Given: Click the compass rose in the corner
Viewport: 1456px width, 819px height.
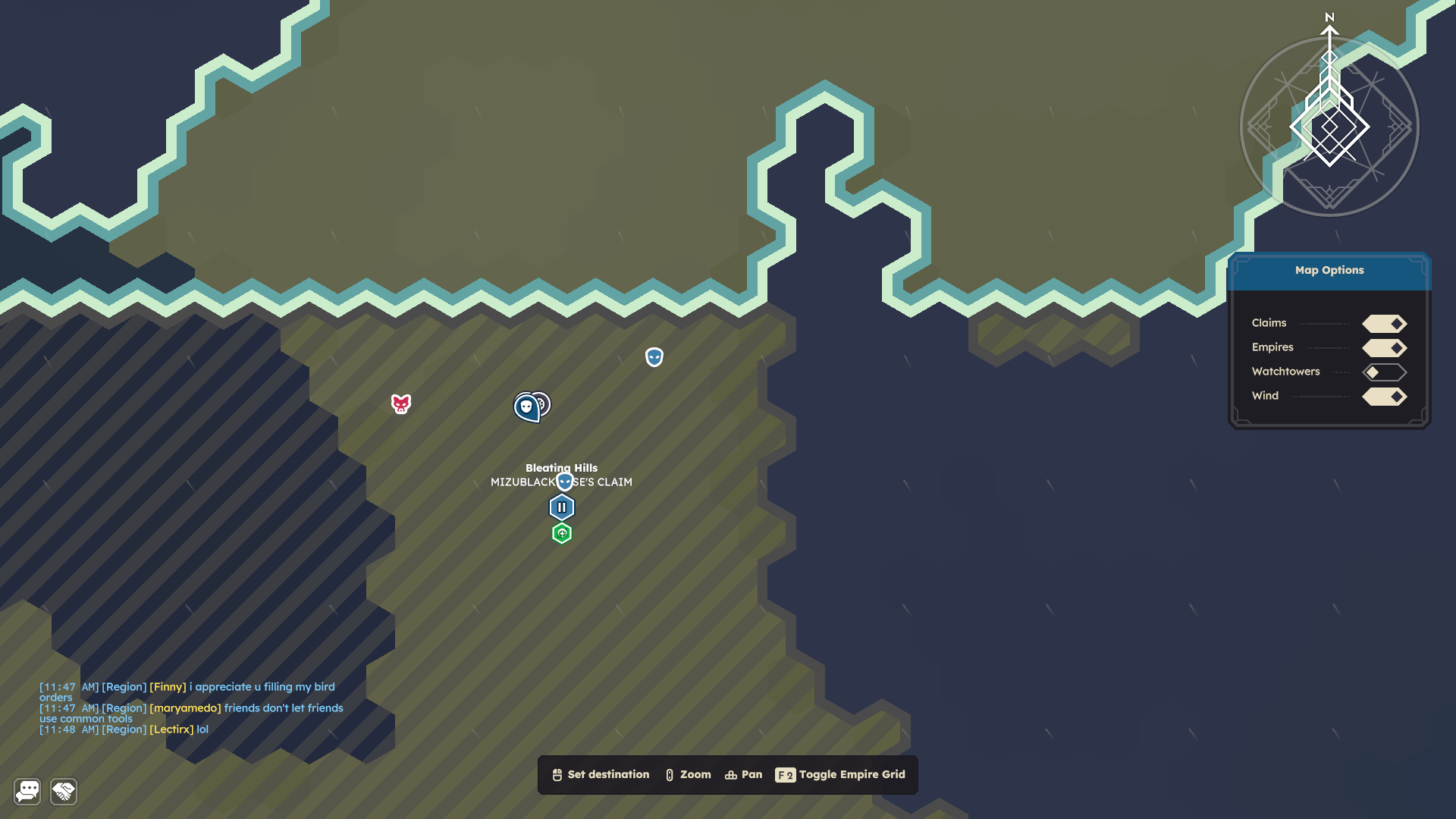Looking at the screenshot, I should [1329, 127].
